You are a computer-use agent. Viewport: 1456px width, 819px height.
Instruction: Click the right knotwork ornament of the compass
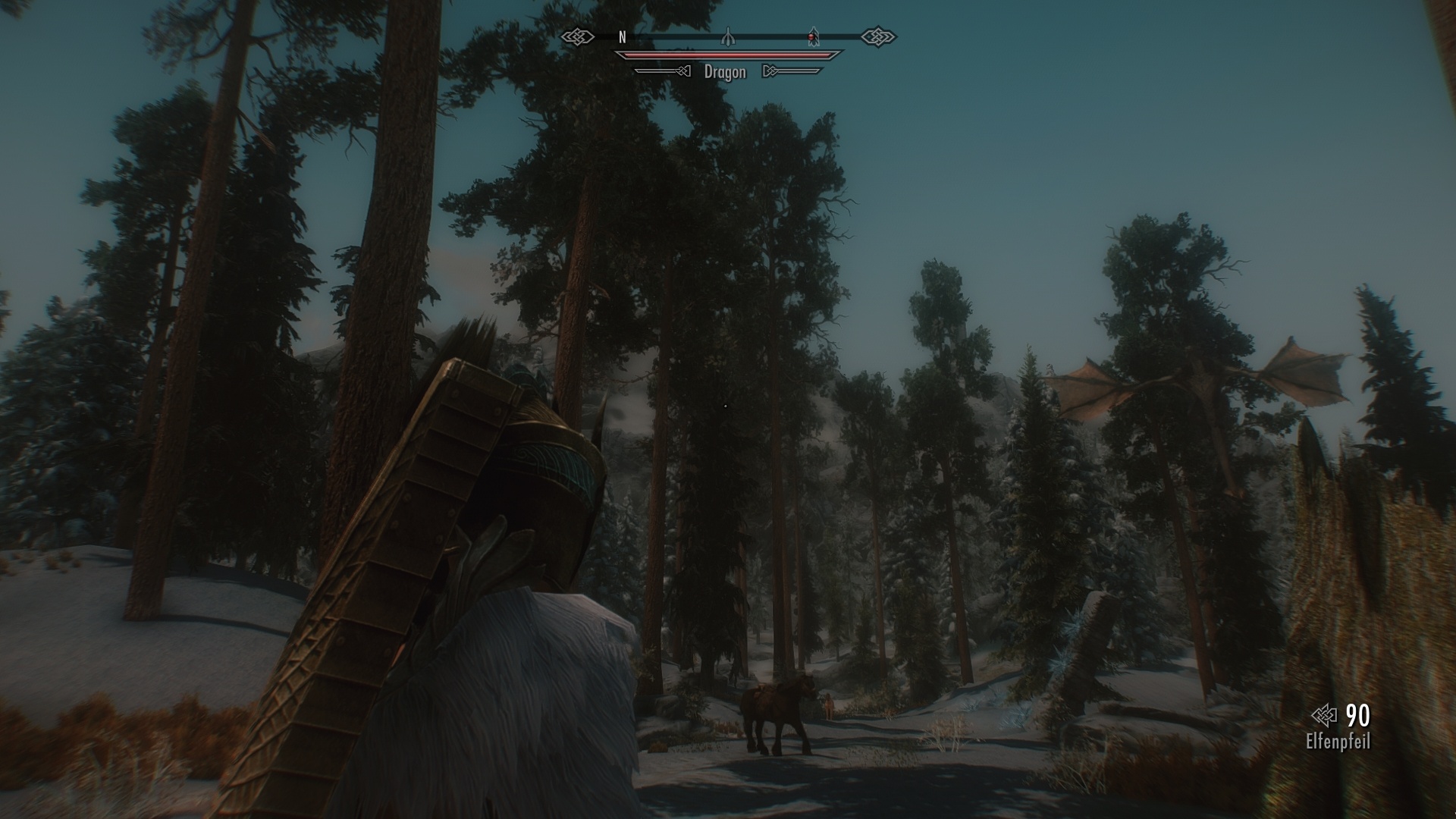coord(878,35)
